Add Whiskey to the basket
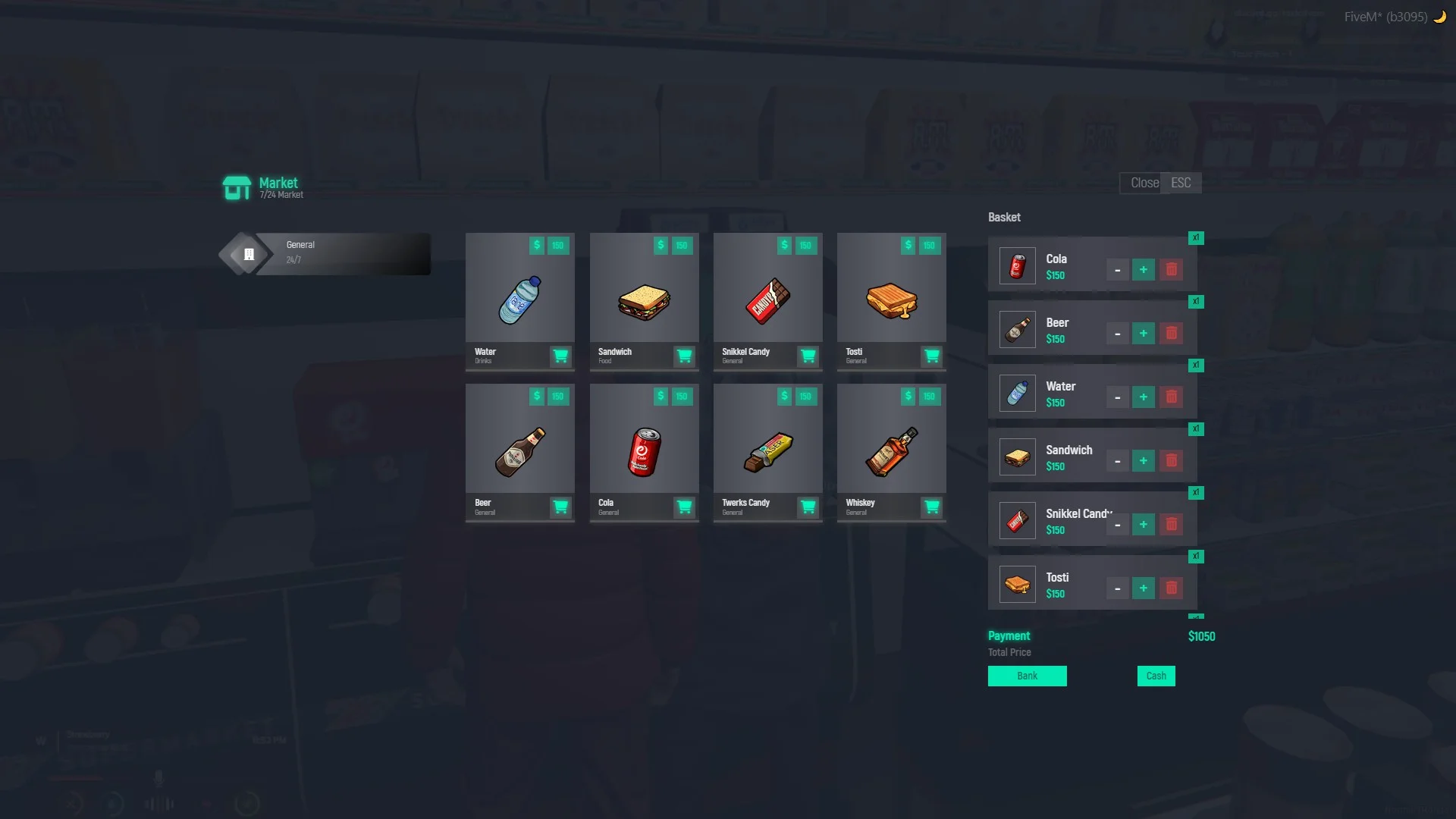The image size is (1456, 819). [932, 507]
